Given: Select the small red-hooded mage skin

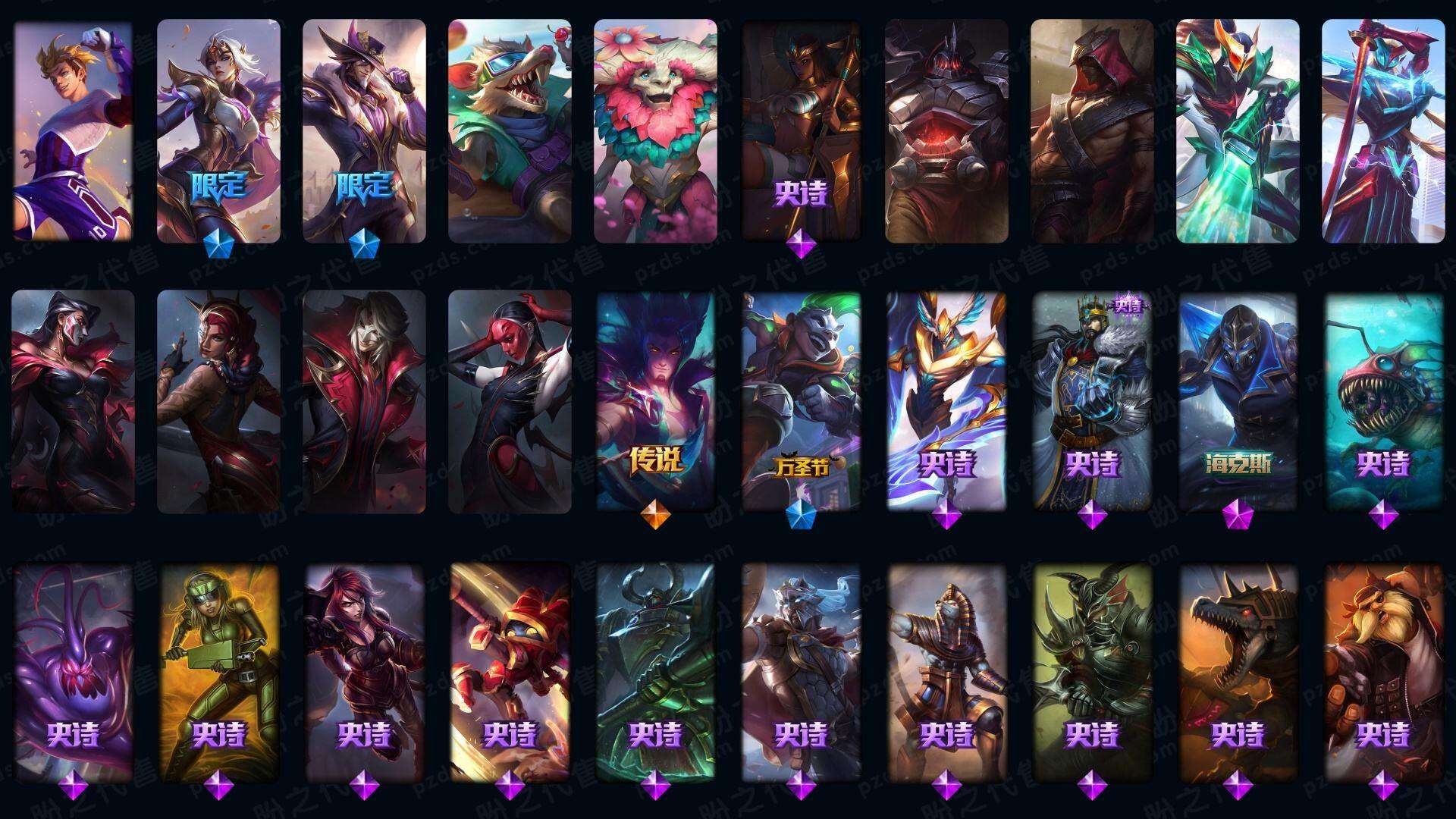Looking at the screenshot, I should [x=510, y=672].
